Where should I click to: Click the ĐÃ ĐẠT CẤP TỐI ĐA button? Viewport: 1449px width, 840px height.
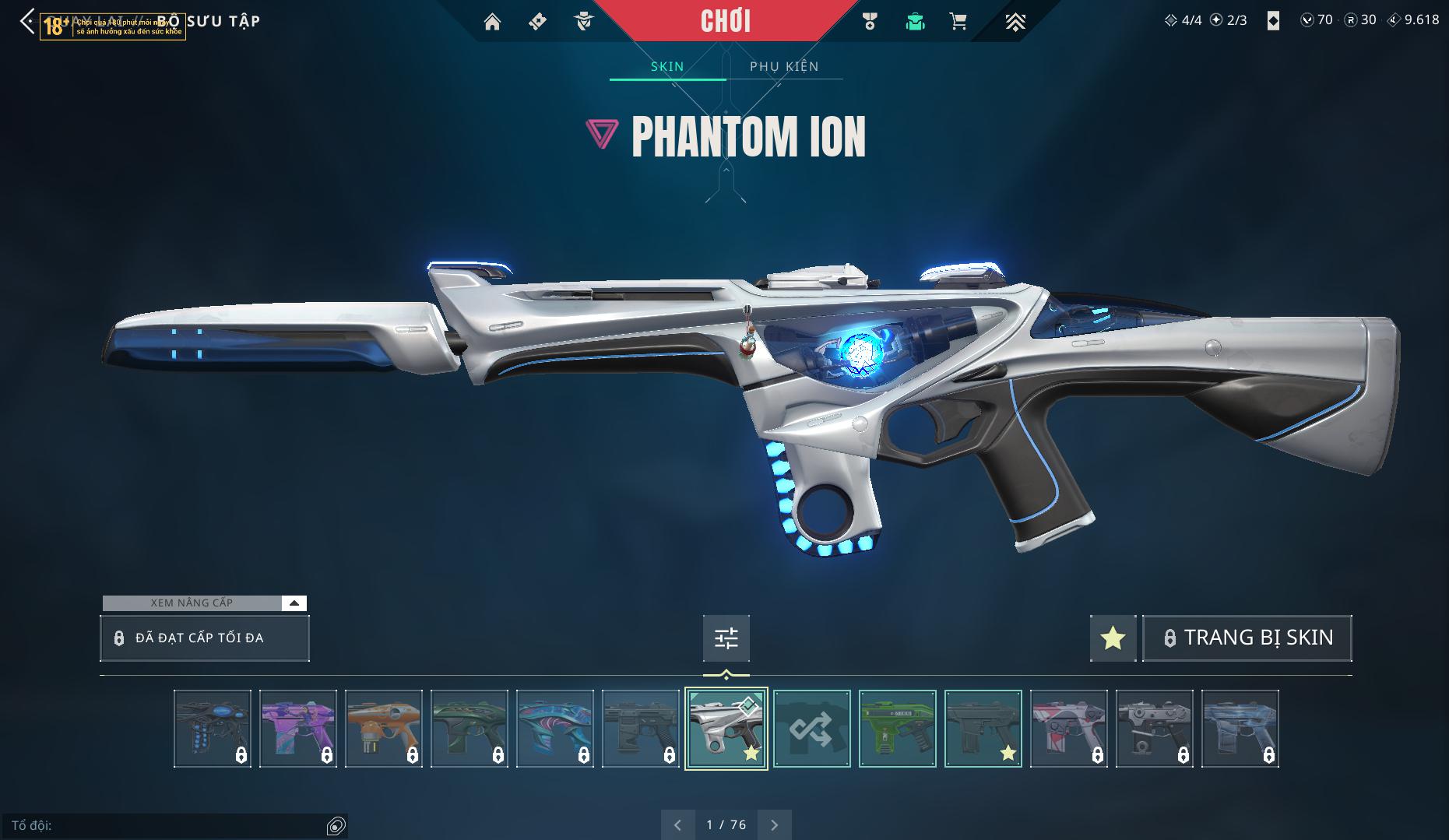(x=205, y=638)
